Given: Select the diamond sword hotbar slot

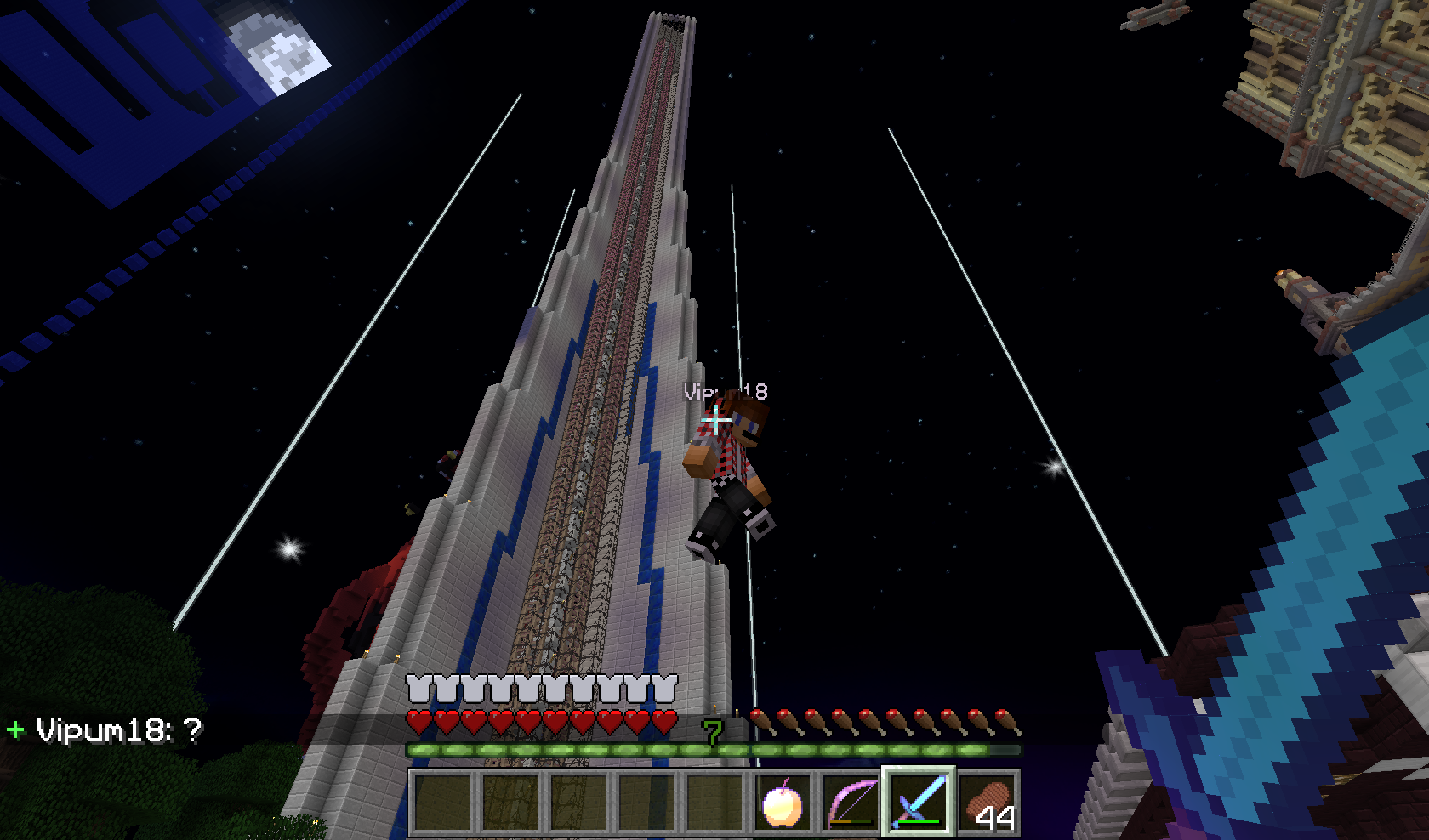Looking at the screenshot, I should point(919,802).
